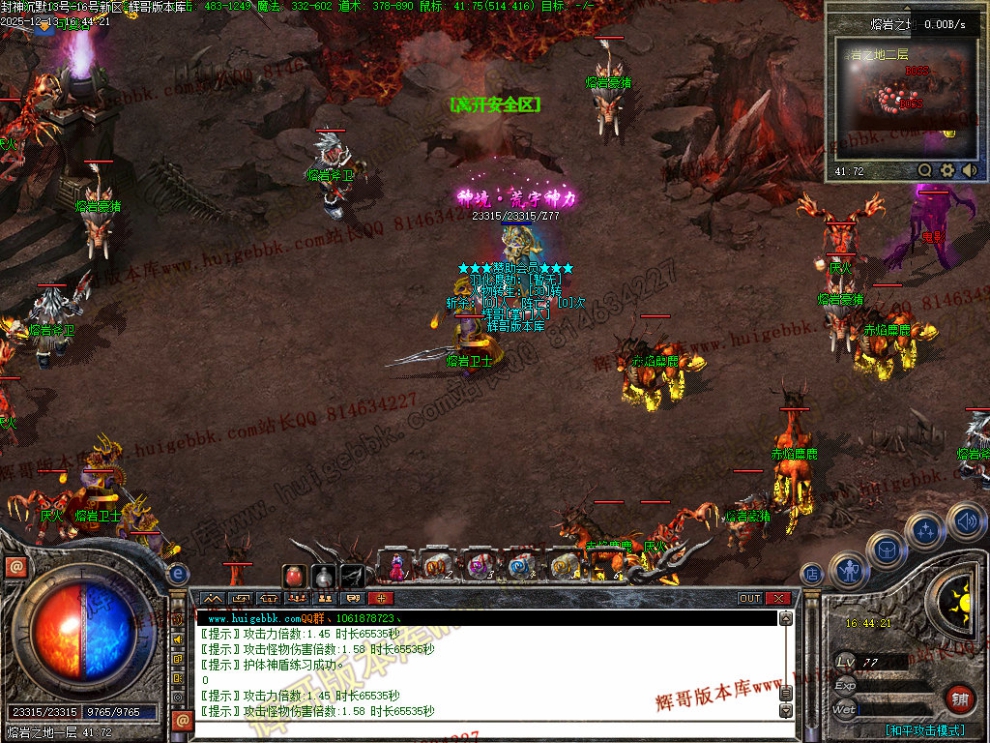Open the shop 店 button

pos(811,574)
